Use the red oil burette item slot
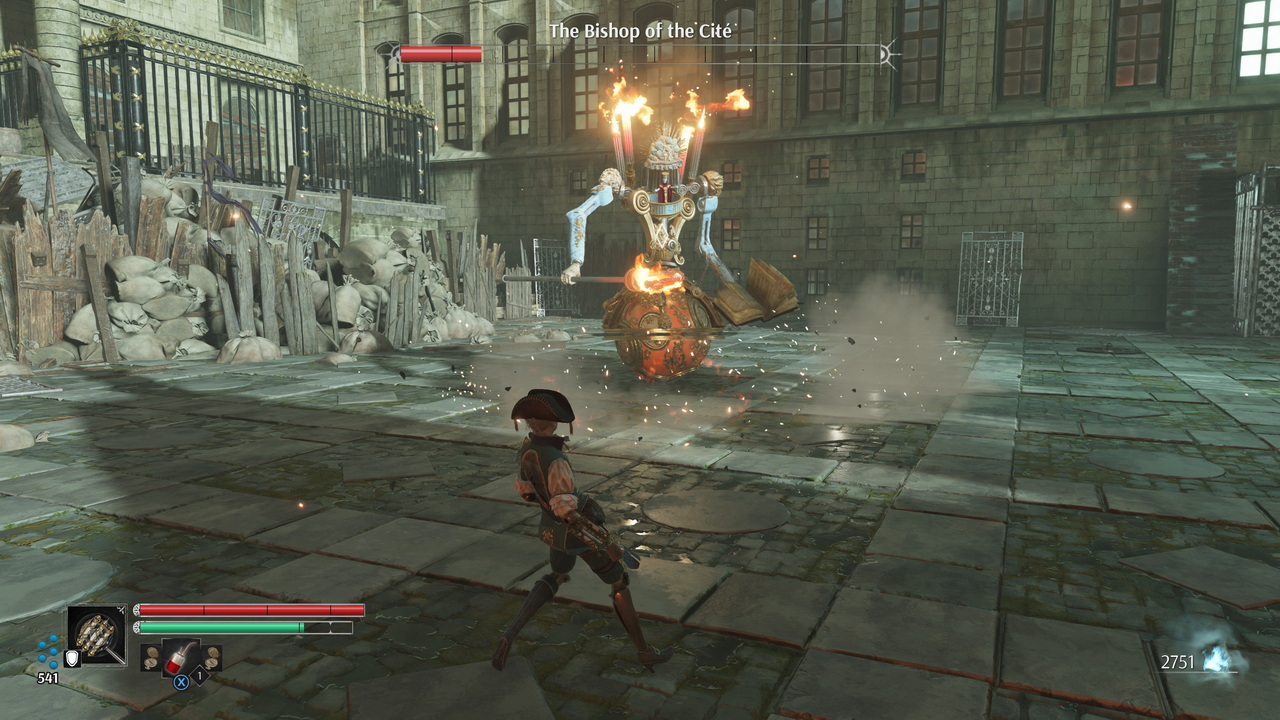This screenshot has height=720, width=1280. pos(181,659)
